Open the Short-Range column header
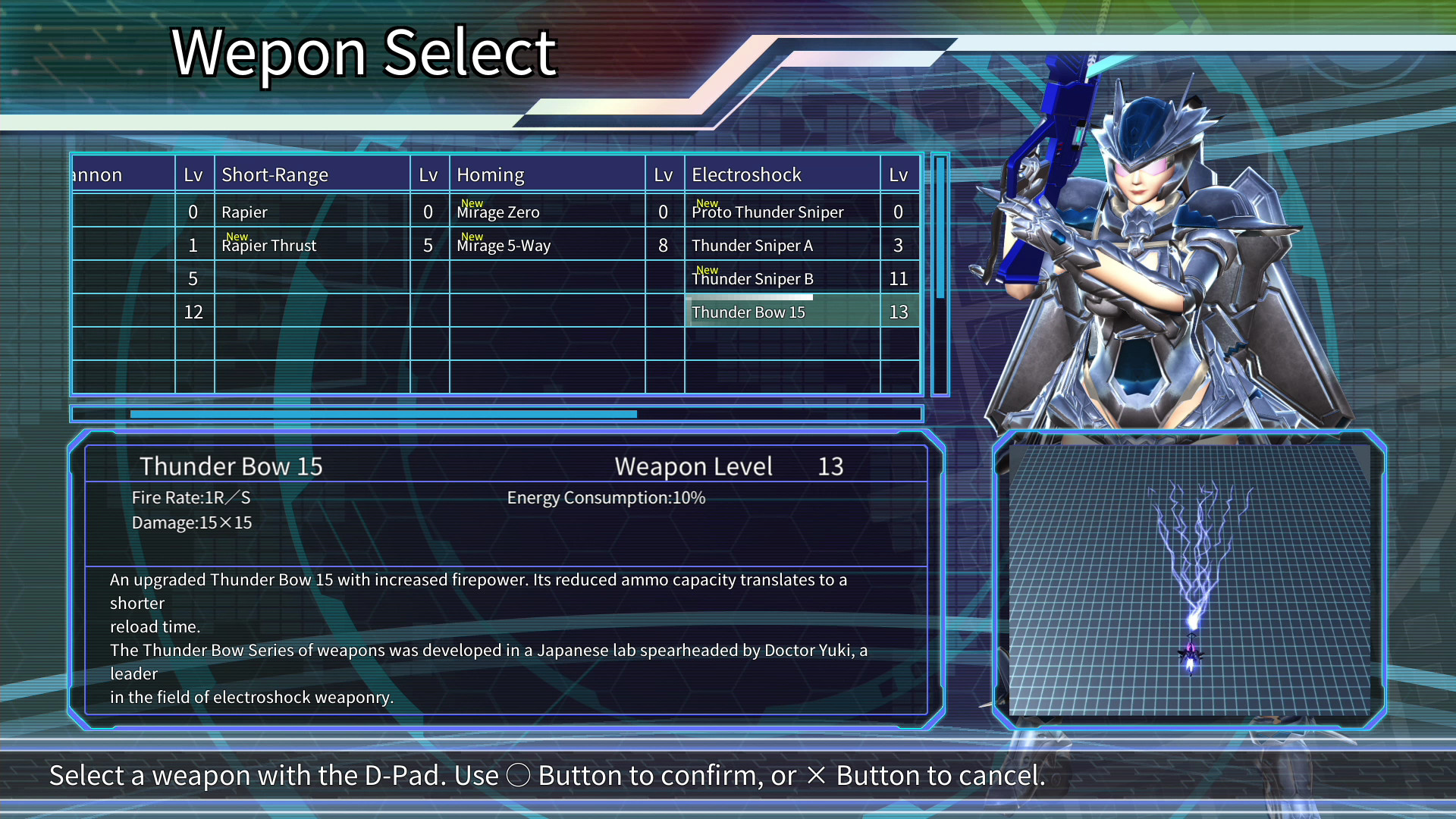Screen dimensions: 1456x819 pos(275,174)
